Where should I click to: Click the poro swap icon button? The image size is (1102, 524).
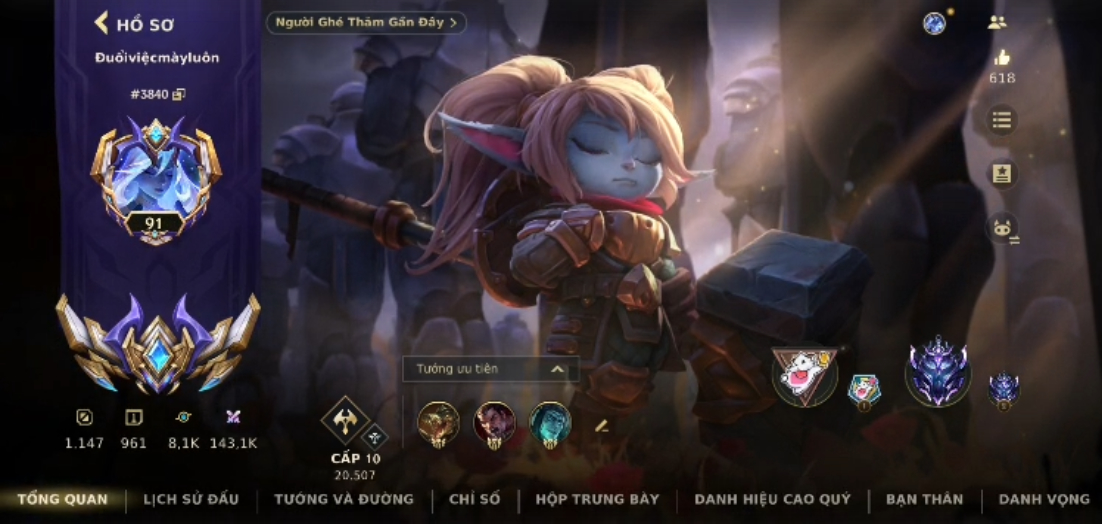coord(1001,229)
